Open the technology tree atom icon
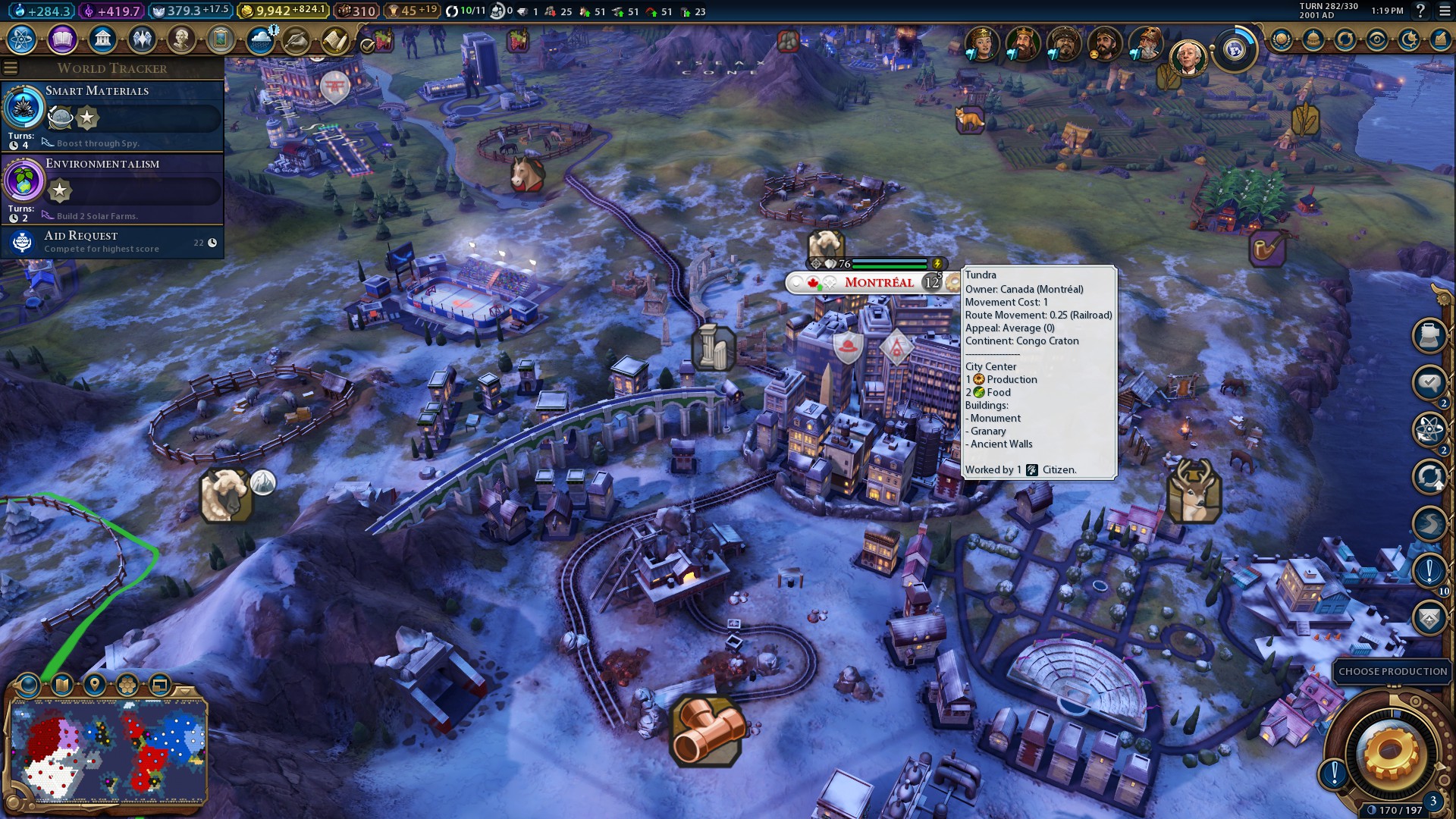The width and height of the screenshot is (1456, 819). coord(22,39)
